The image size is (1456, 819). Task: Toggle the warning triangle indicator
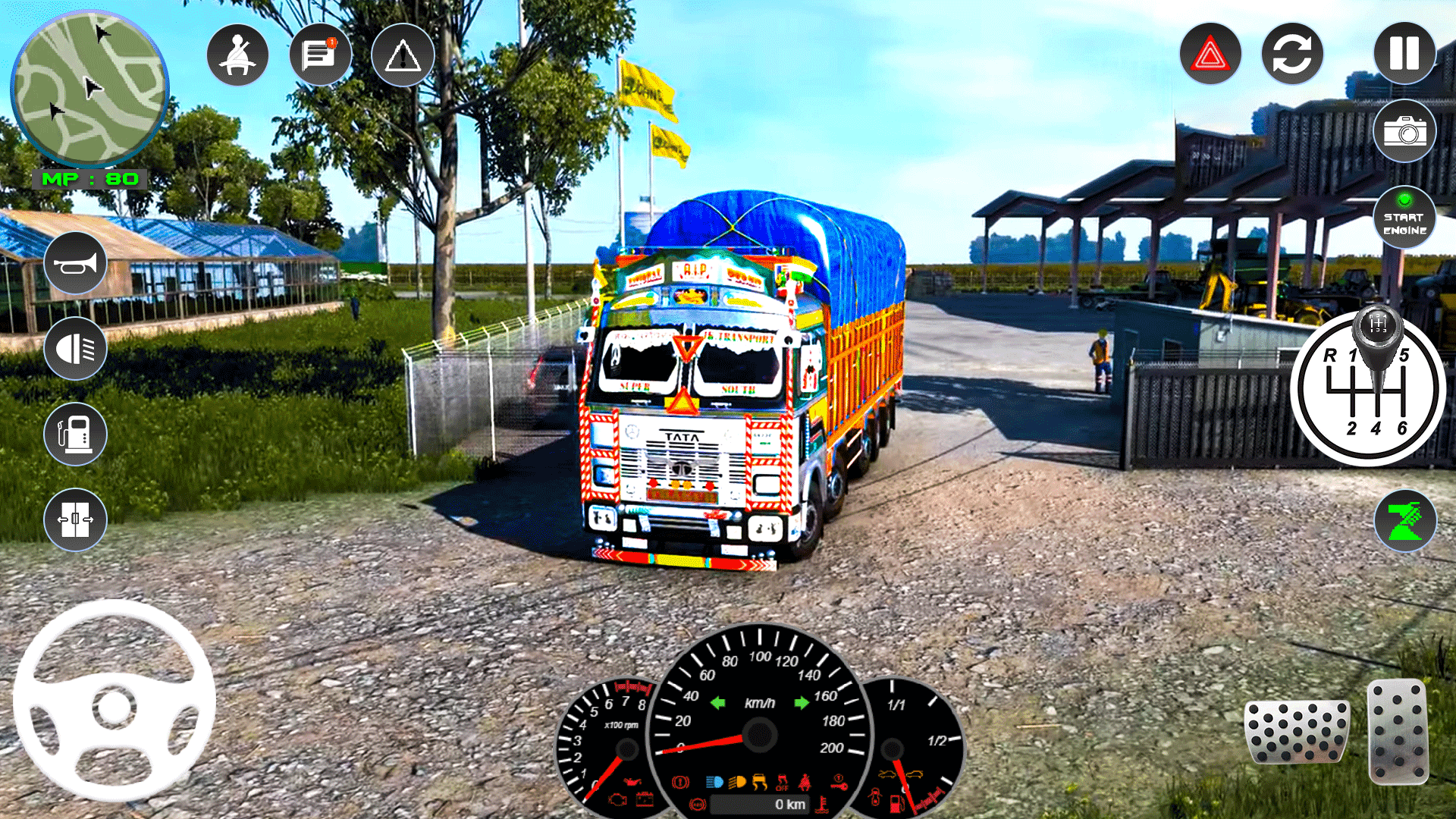(403, 53)
